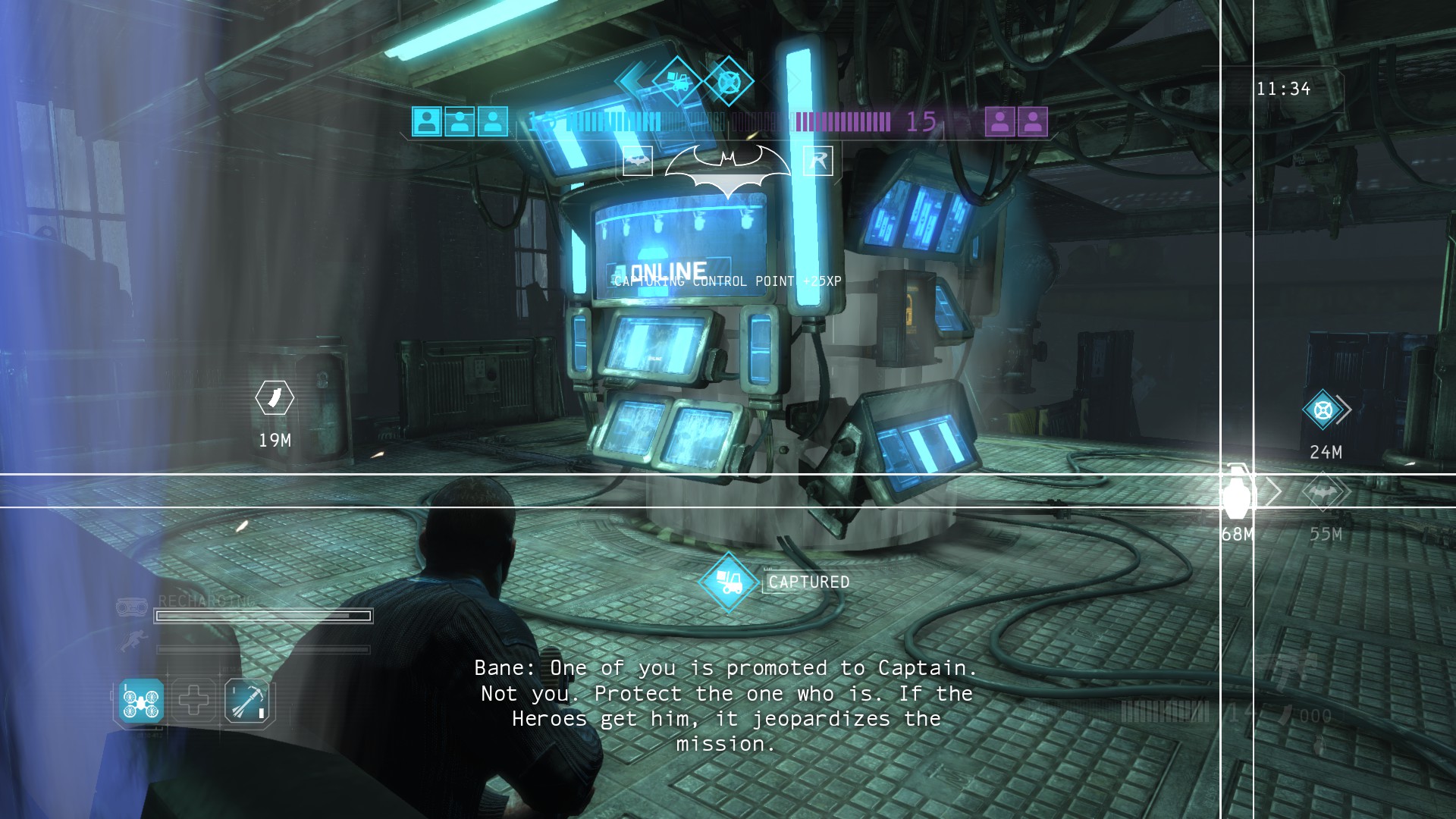This screenshot has width=1456, height=819.
Task: Click the vault wheel control point diamond in top bar
Action: (728, 81)
